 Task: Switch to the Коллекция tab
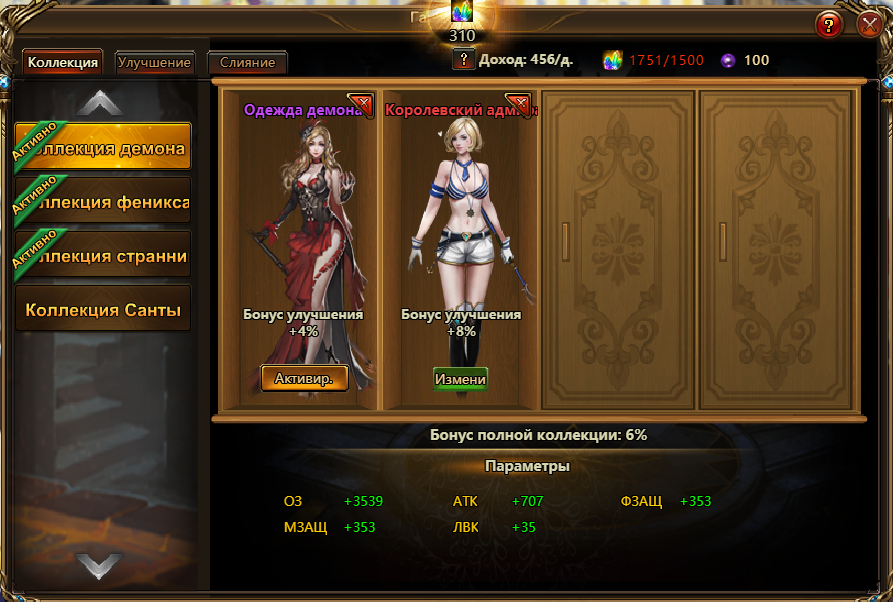tap(63, 63)
